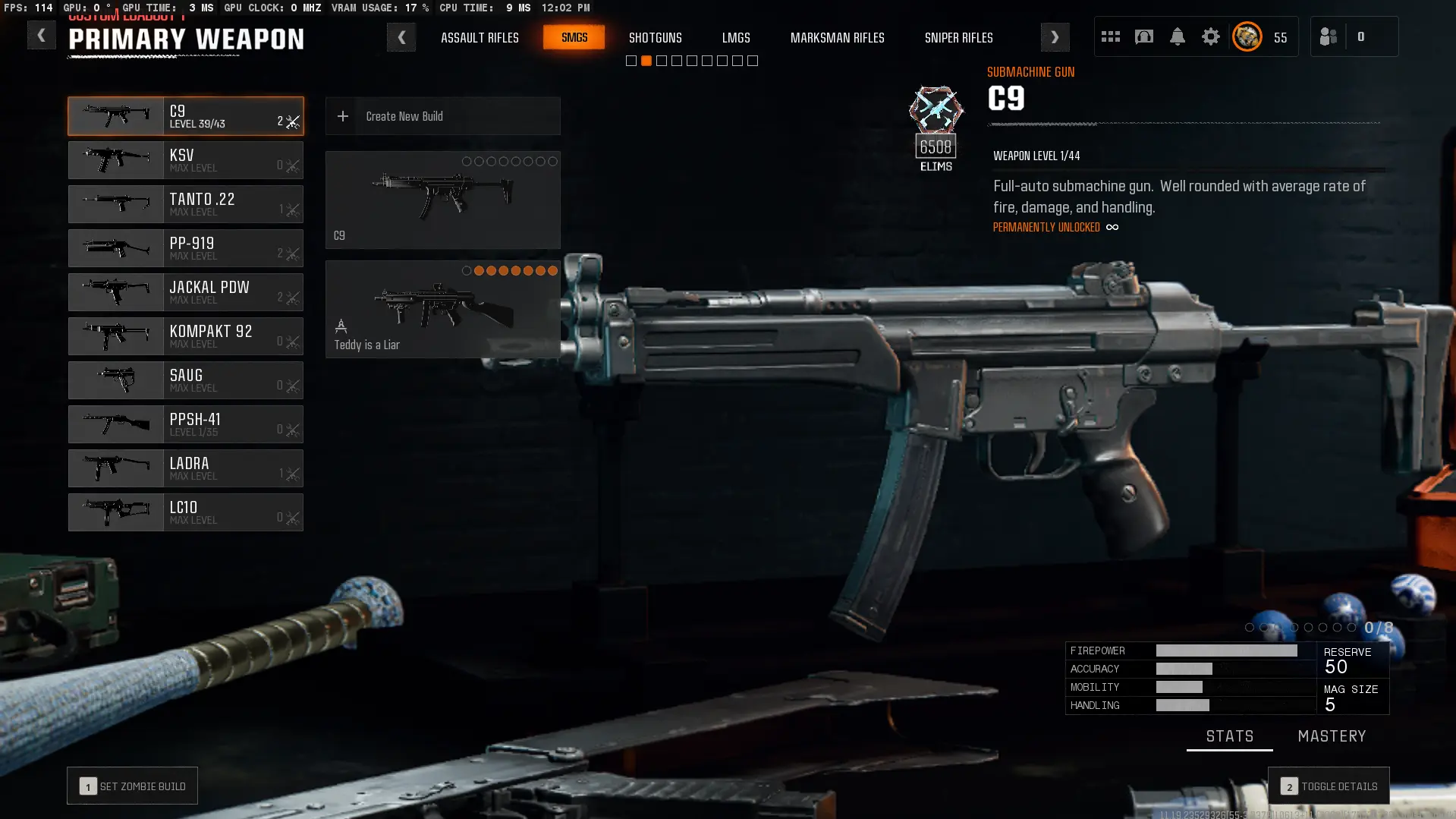The height and width of the screenshot is (819, 1456).
Task: Select the LMGs category tab
Action: click(735, 37)
